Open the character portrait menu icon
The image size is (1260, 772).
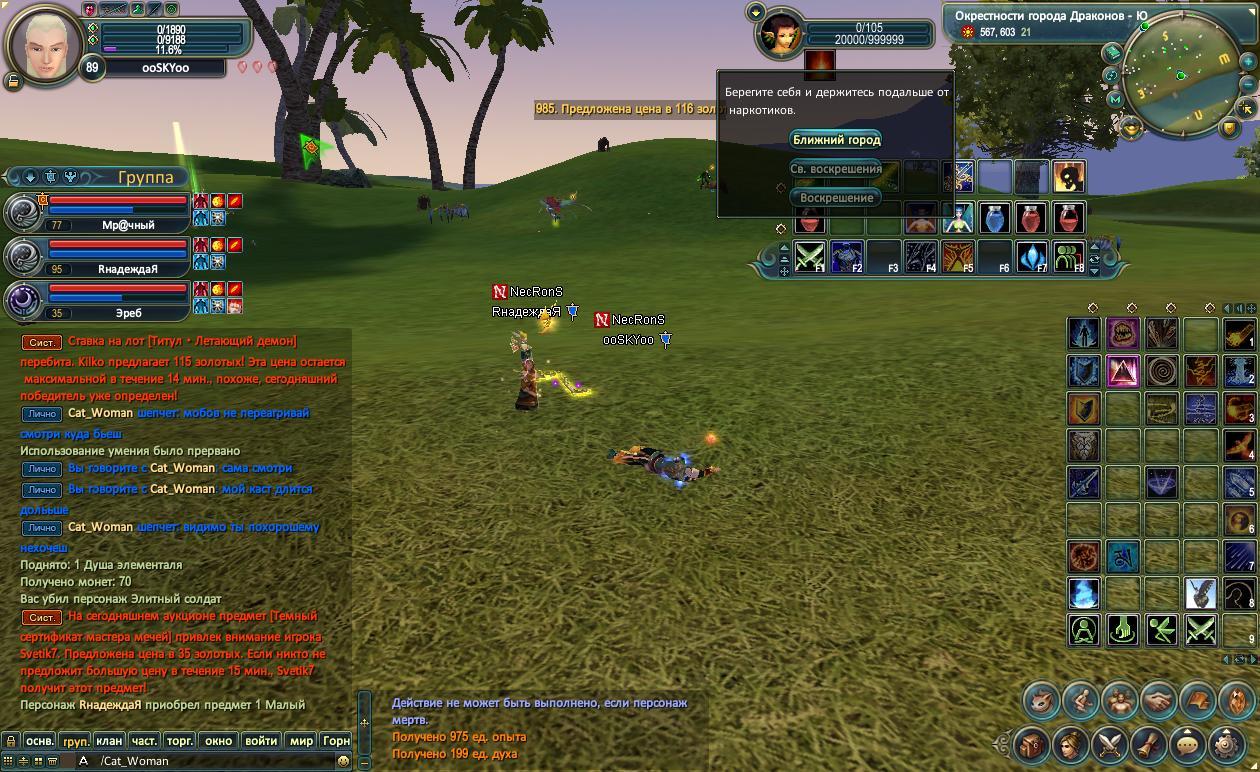1071,745
